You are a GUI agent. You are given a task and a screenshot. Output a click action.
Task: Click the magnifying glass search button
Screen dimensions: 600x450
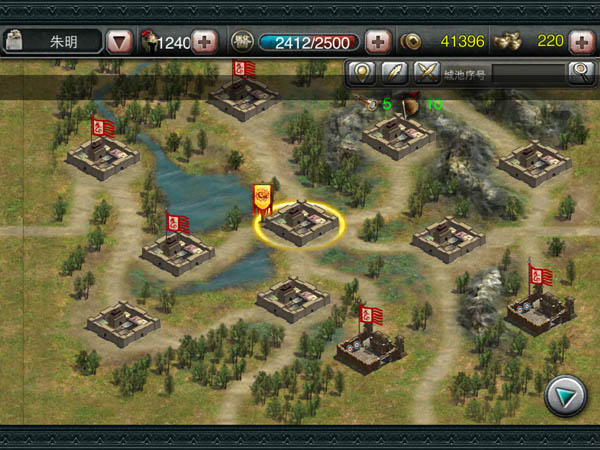(580, 72)
